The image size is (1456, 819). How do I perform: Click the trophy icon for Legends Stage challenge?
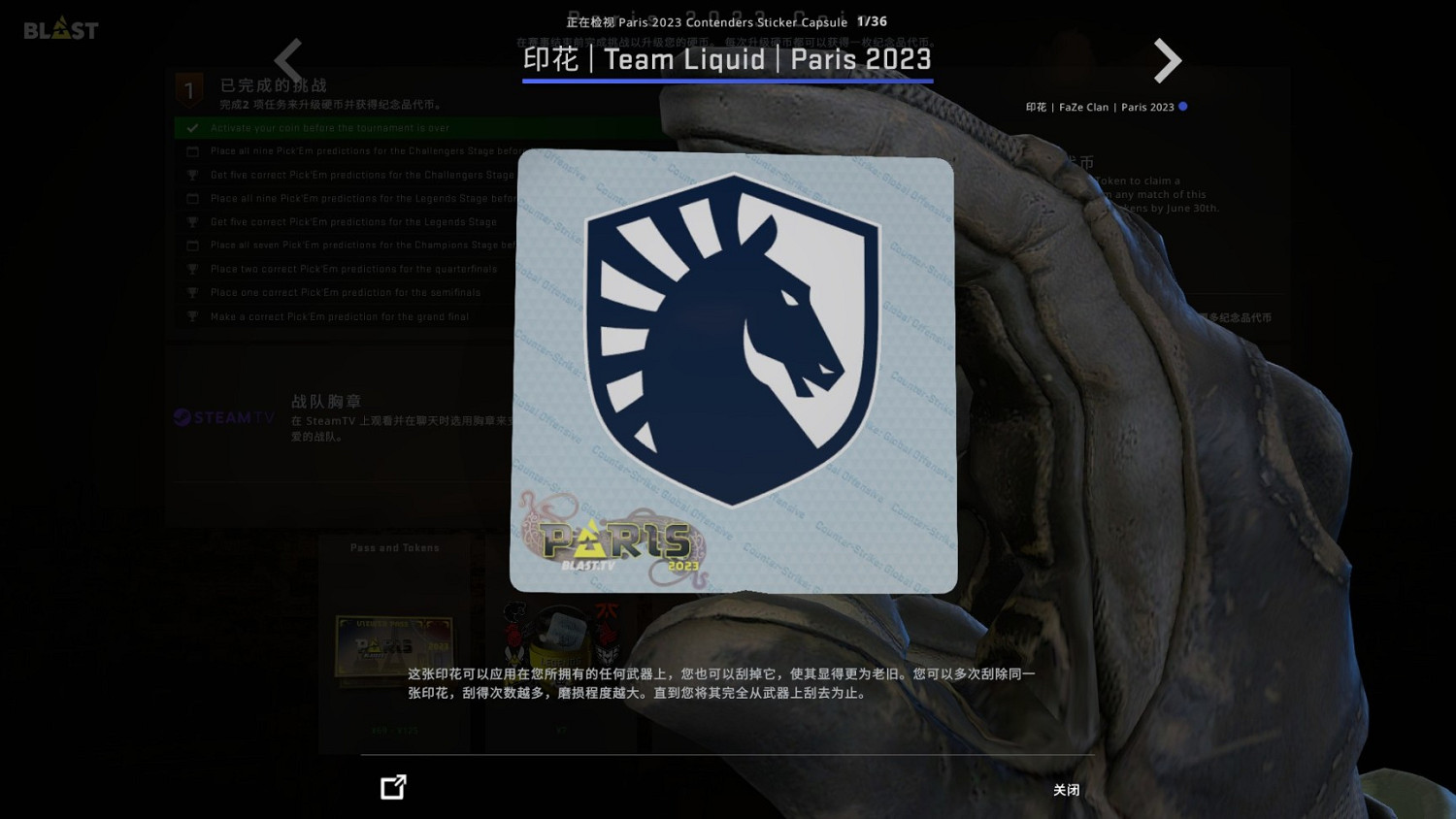192,221
